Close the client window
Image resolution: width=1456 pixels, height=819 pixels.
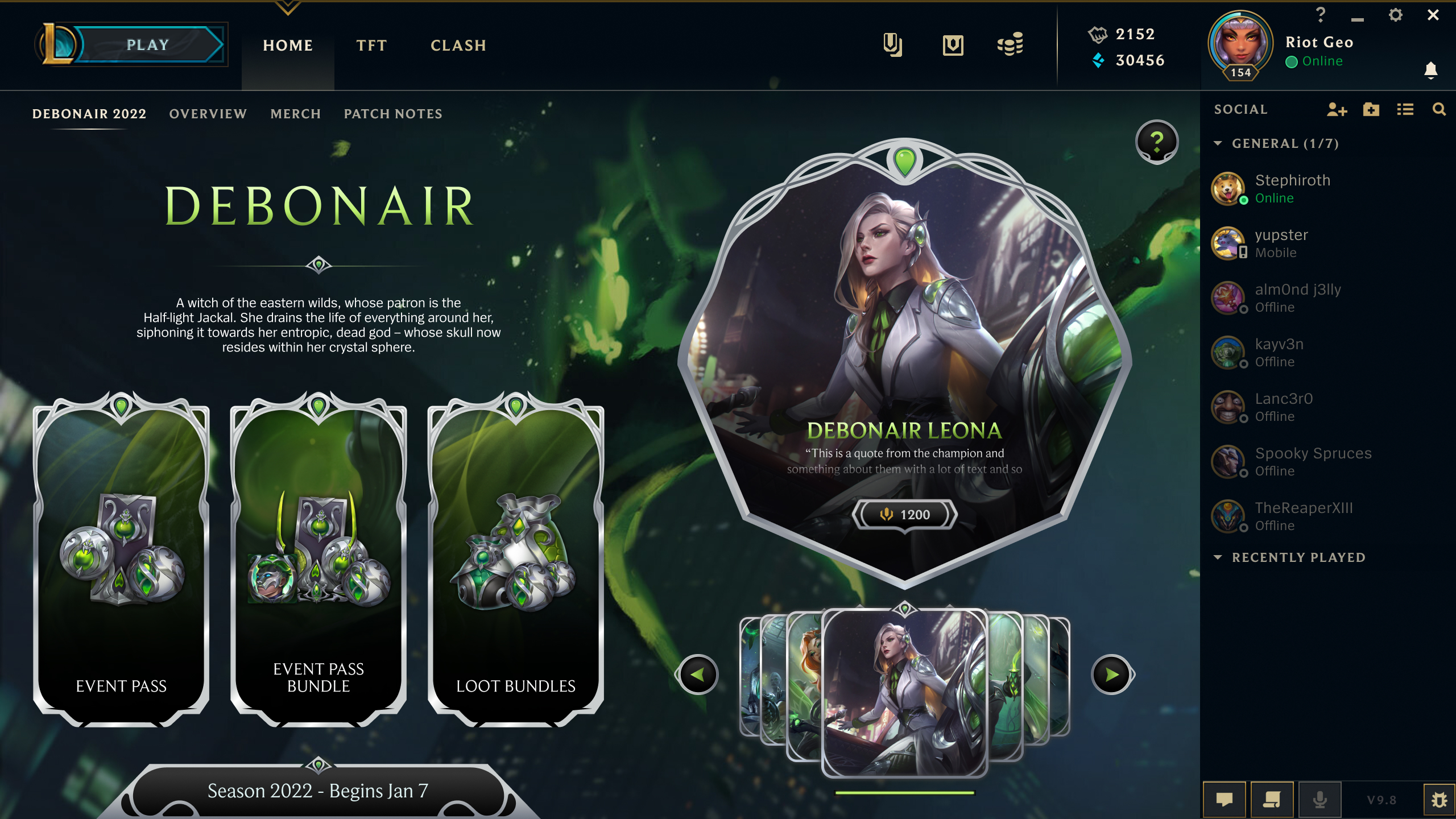pos(1433,15)
